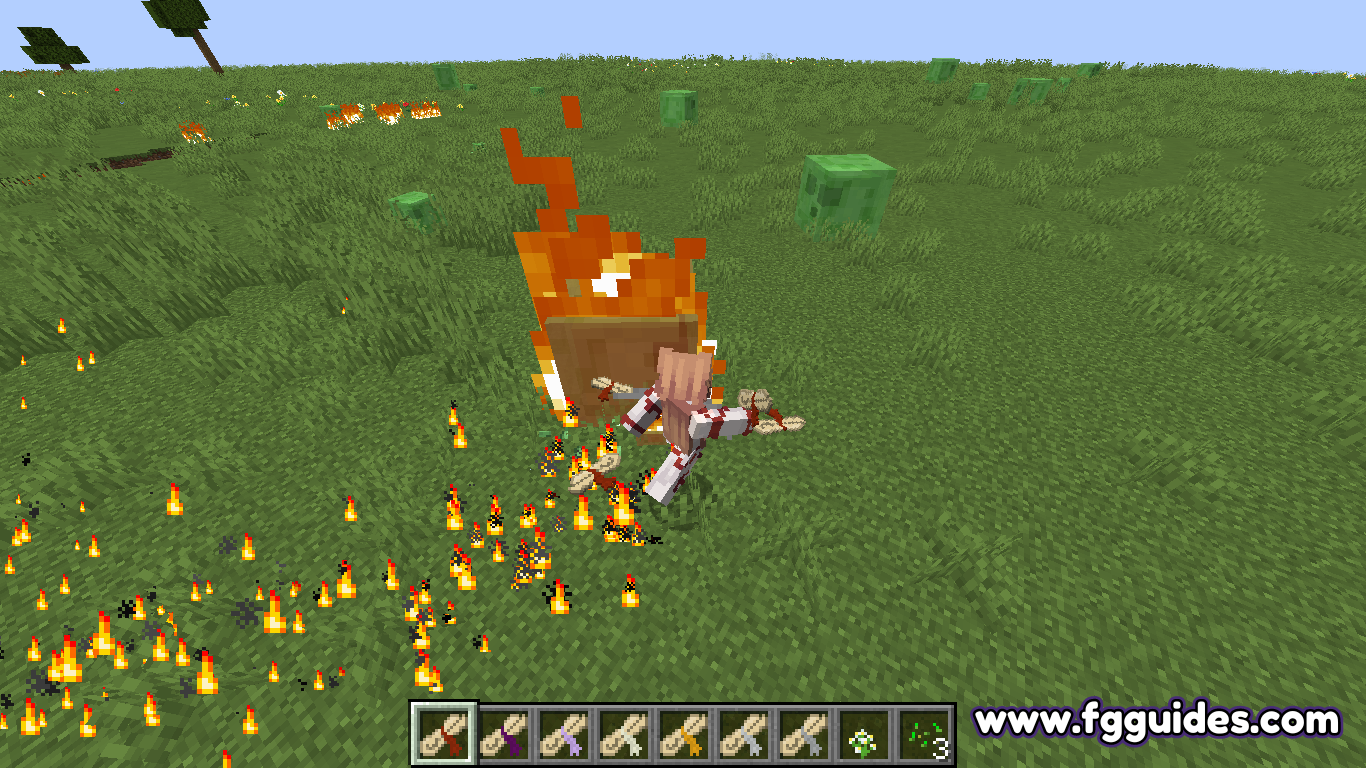Choose the light lavender-ribbon scroll slot
The height and width of the screenshot is (768, 1366).
[564, 734]
